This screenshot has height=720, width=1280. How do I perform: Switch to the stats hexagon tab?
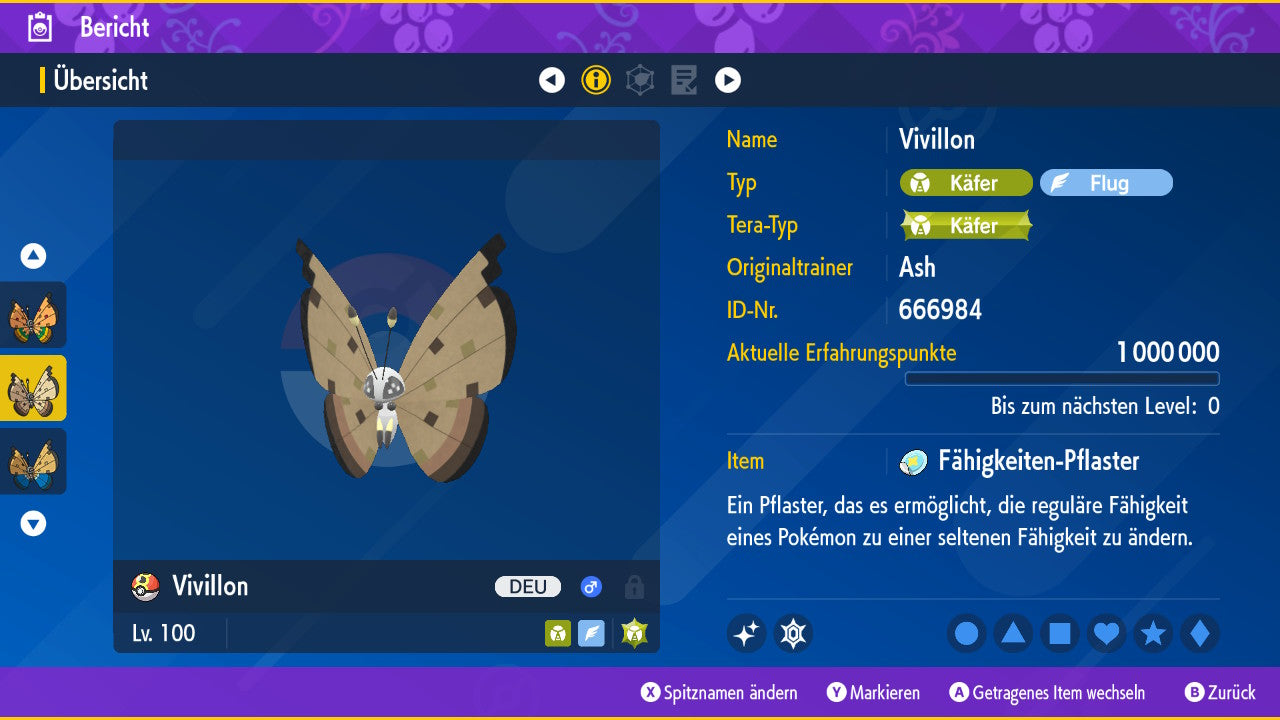point(640,80)
